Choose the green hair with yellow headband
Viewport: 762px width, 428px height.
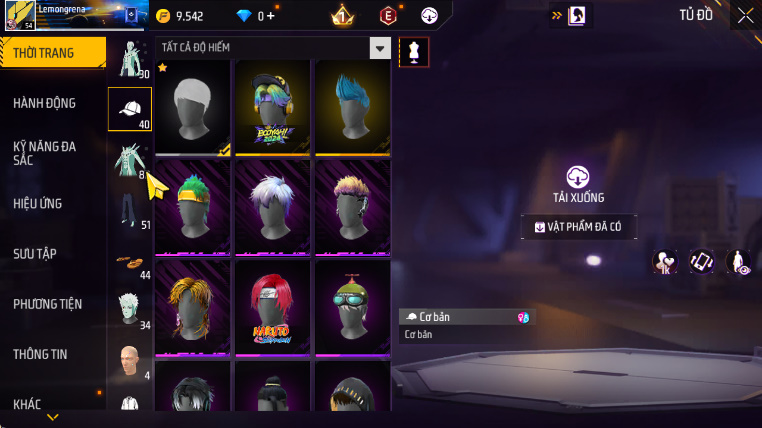(x=193, y=208)
